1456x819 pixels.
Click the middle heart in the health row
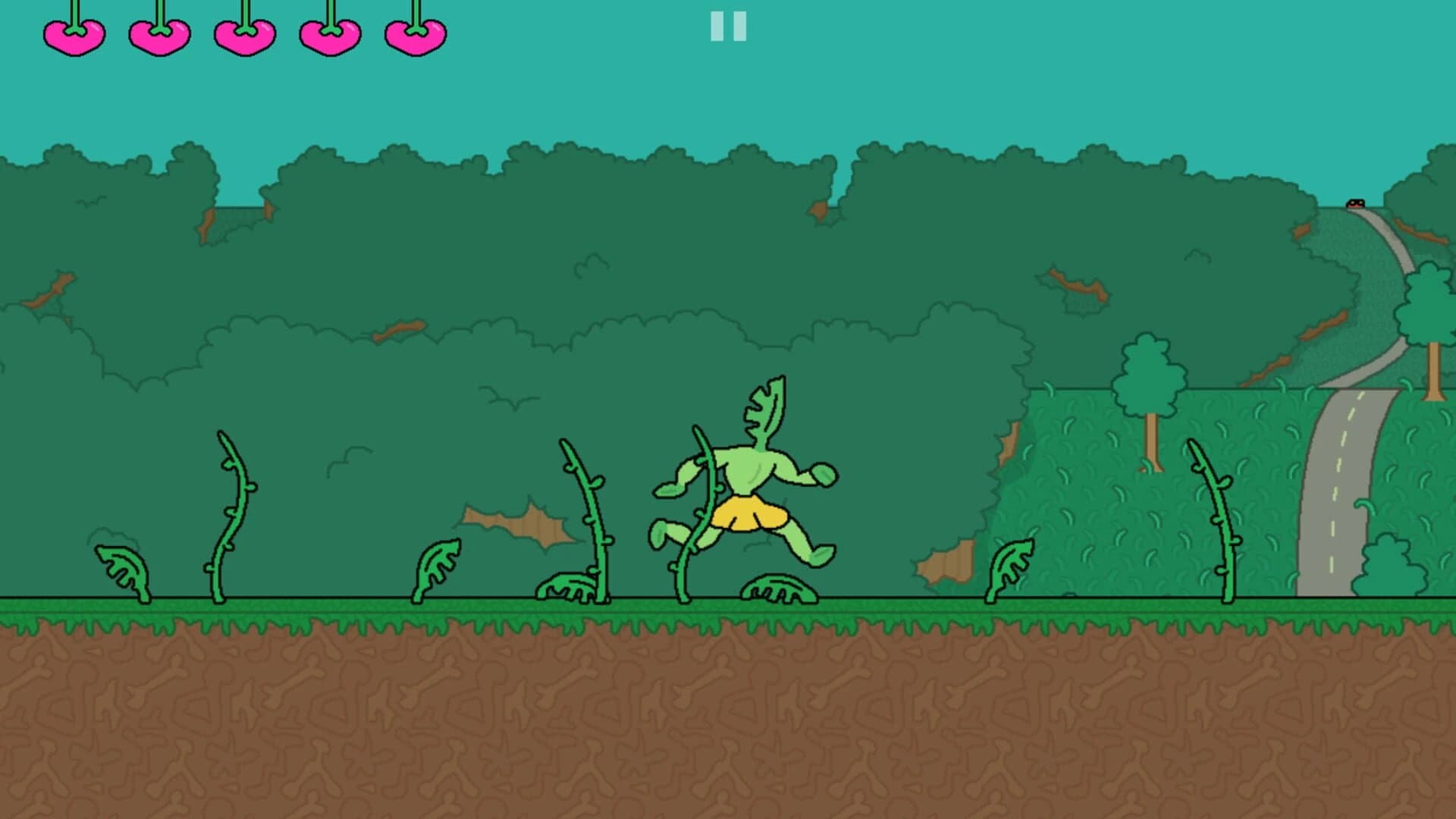tap(243, 36)
